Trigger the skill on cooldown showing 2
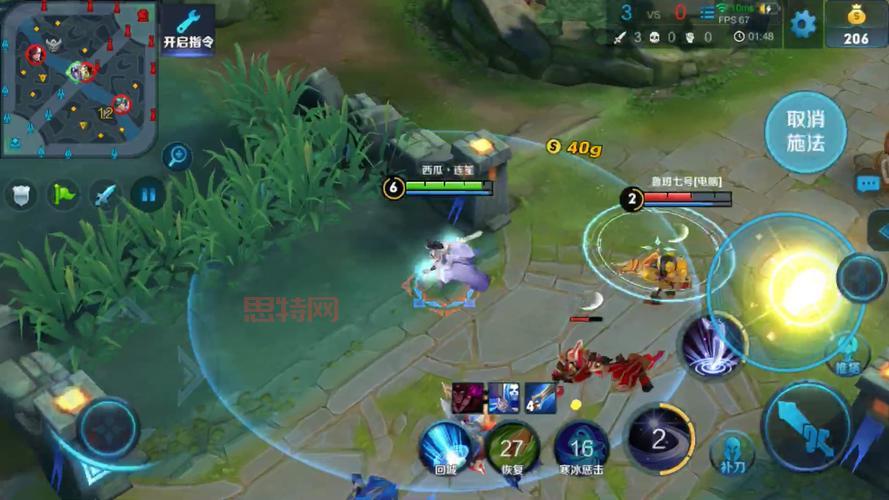The height and width of the screenshot is (500, 889). 659,438
